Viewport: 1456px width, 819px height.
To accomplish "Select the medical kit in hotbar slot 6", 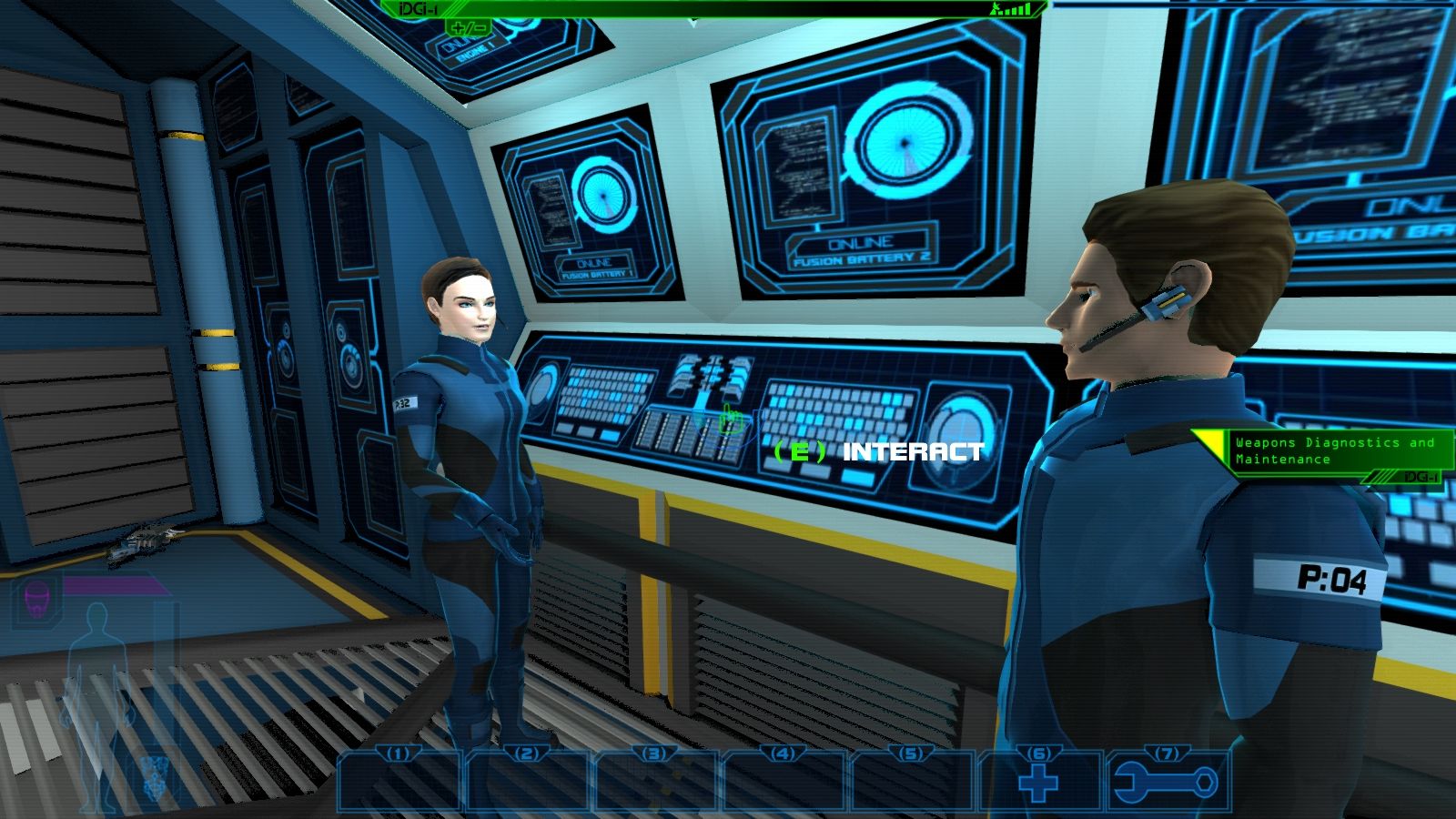I will [1037, 784].
